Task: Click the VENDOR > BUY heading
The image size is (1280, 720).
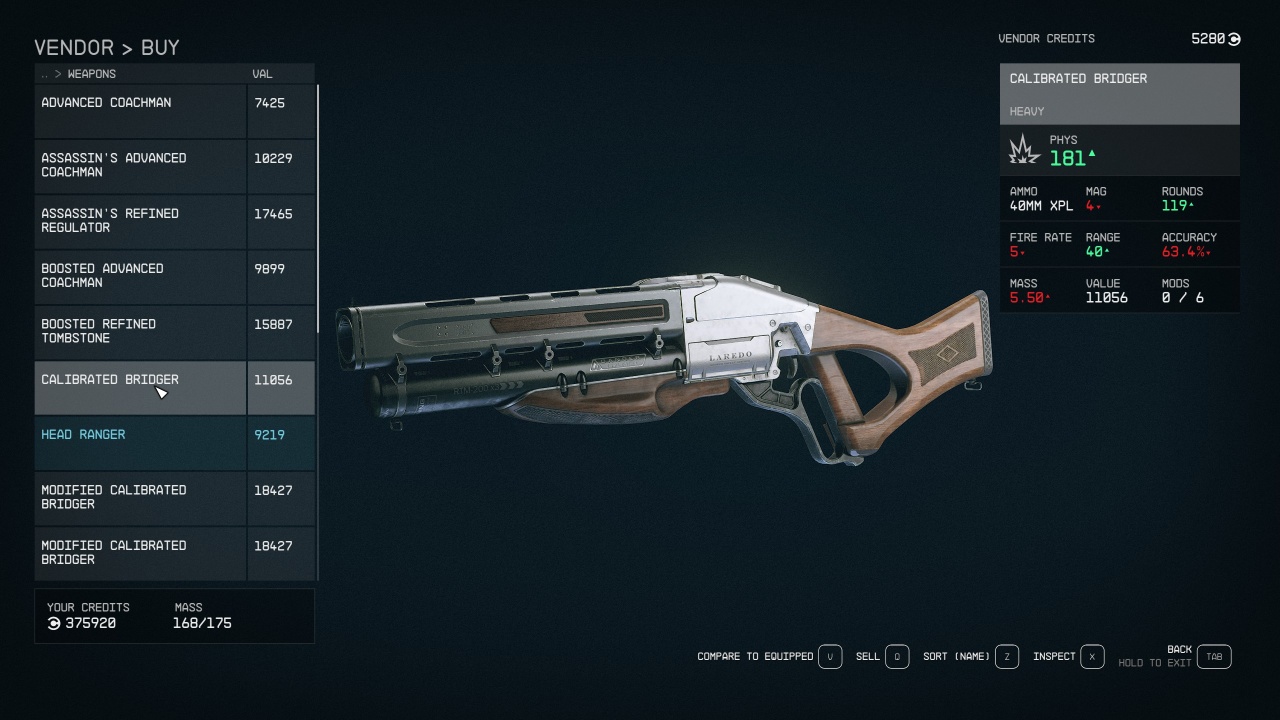Action: [x=107, y=48]
